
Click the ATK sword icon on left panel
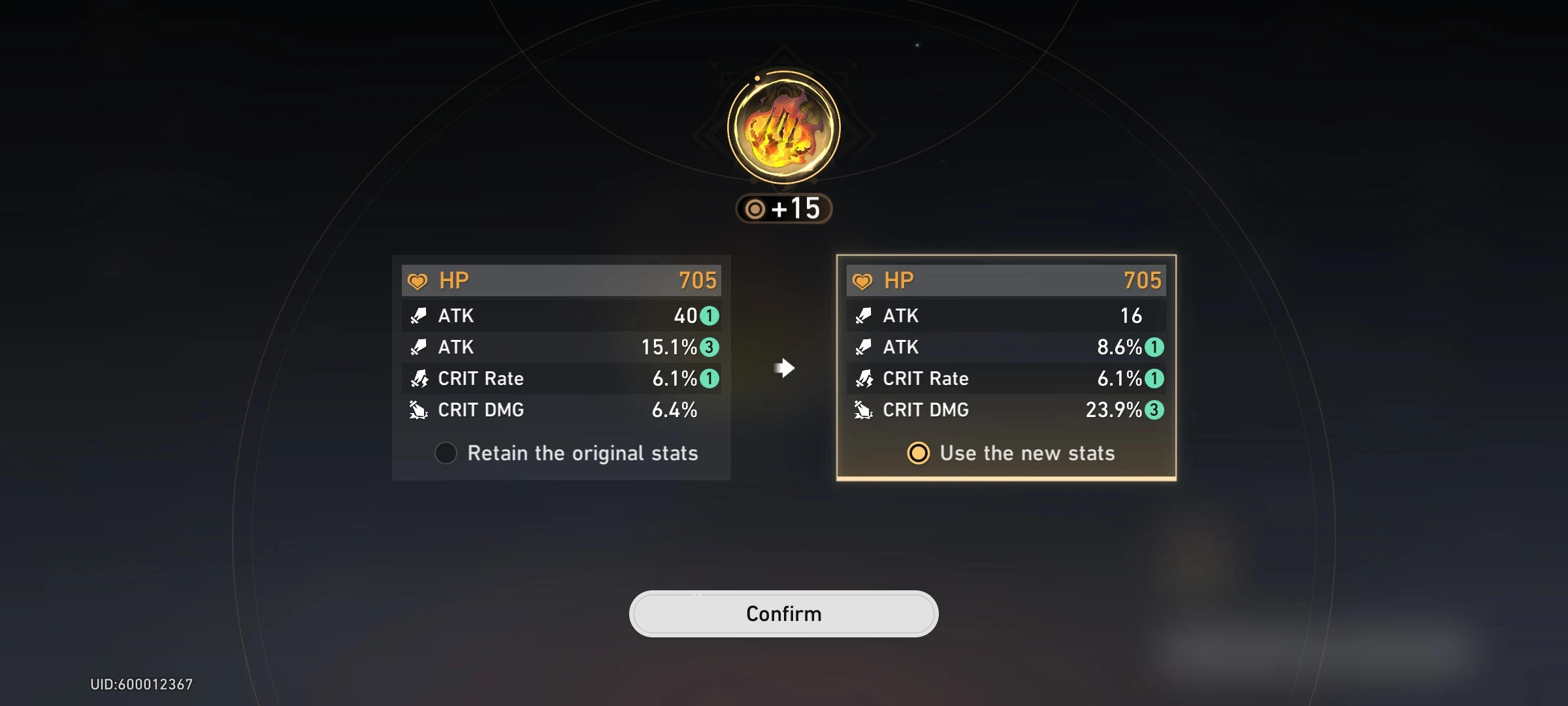(419, 316)
